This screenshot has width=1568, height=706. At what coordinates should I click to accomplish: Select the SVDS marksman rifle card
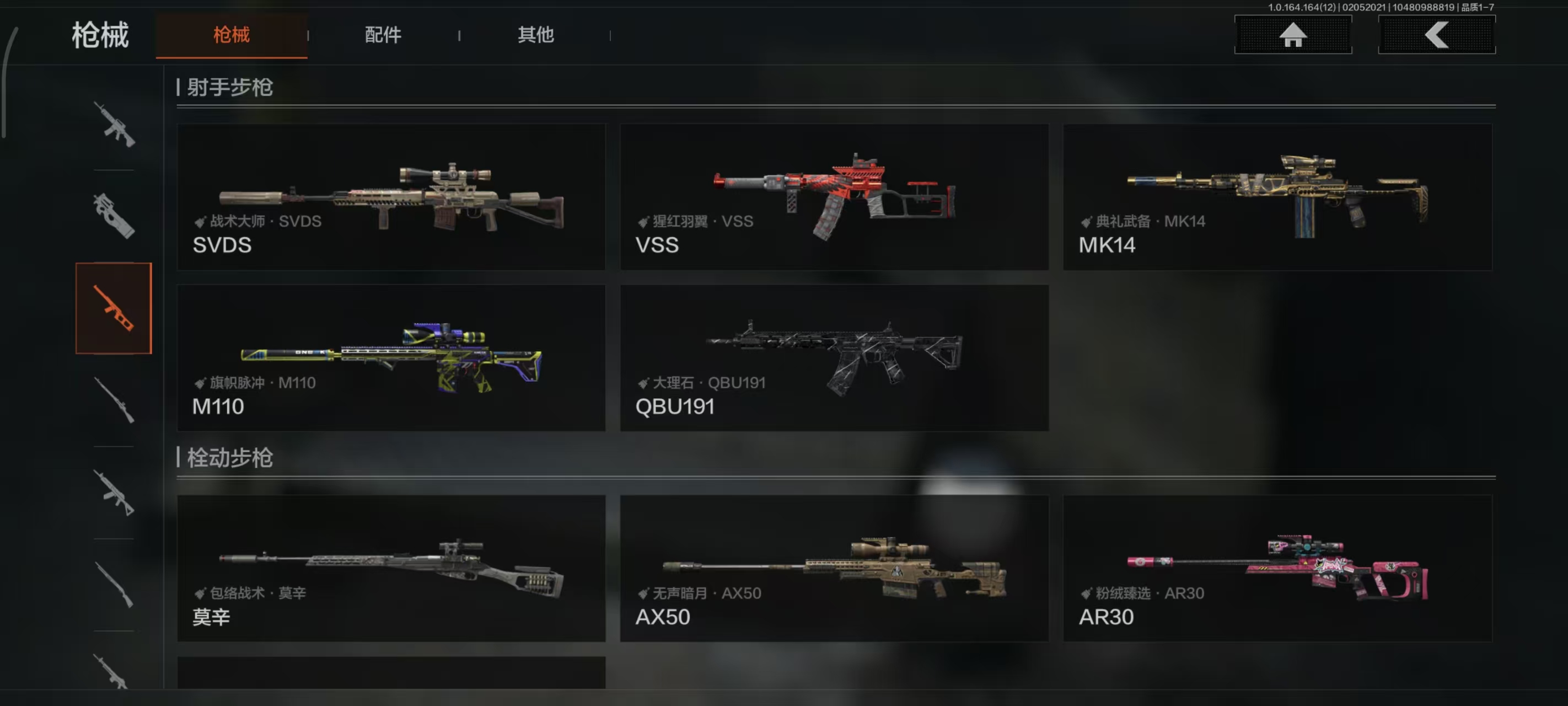[391, 197]
